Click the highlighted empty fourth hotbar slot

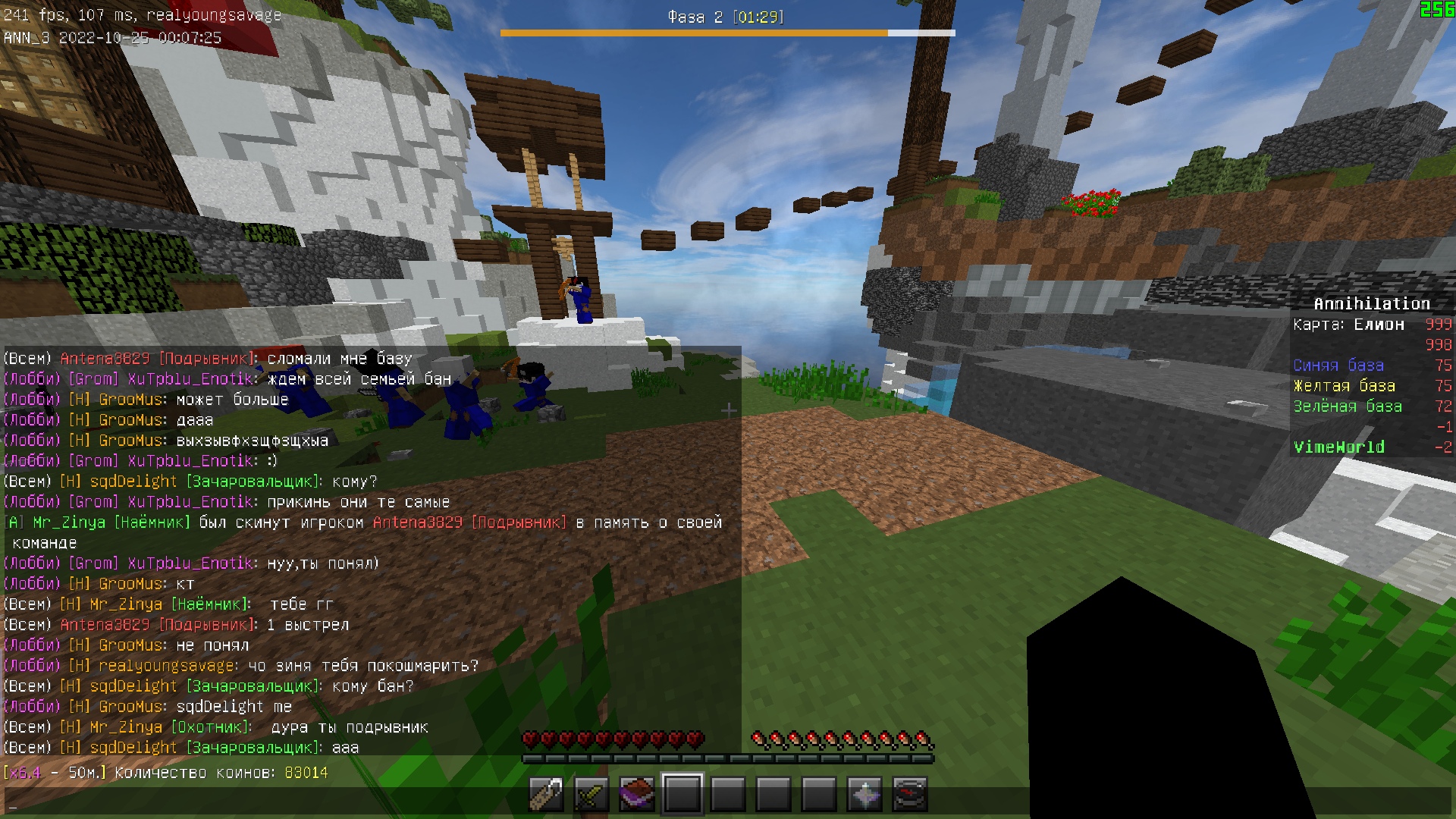pos(682,794)
